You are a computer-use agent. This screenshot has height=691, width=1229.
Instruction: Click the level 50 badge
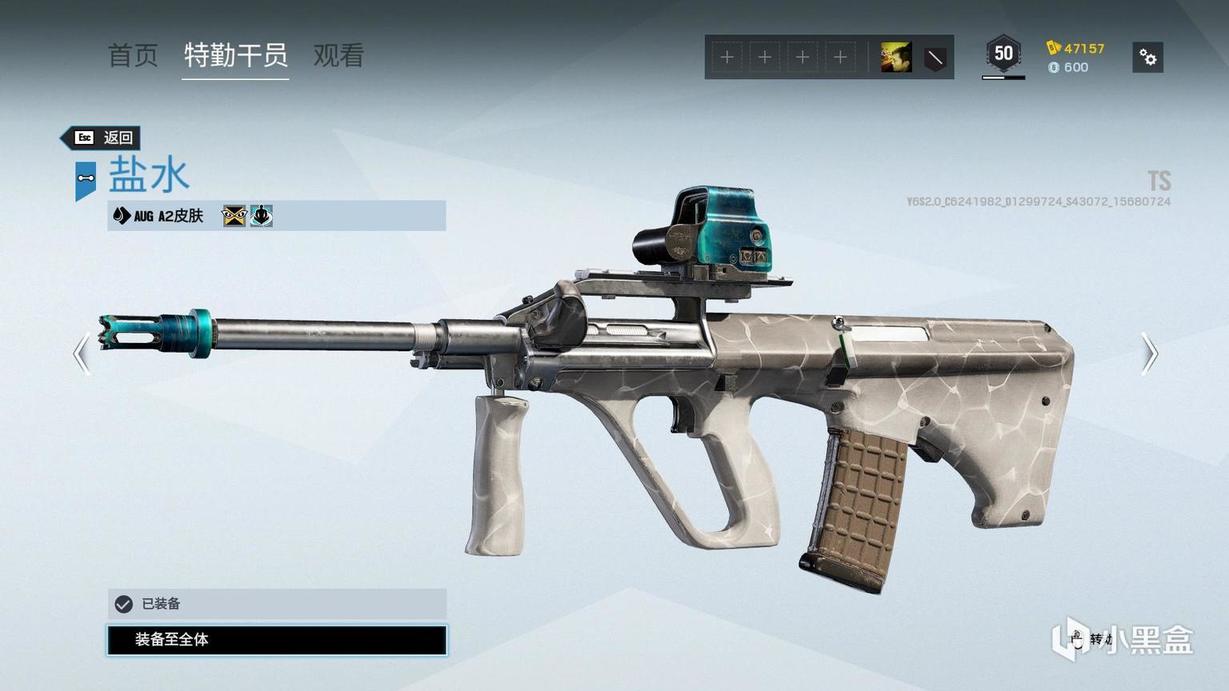tap(1003, 54)
